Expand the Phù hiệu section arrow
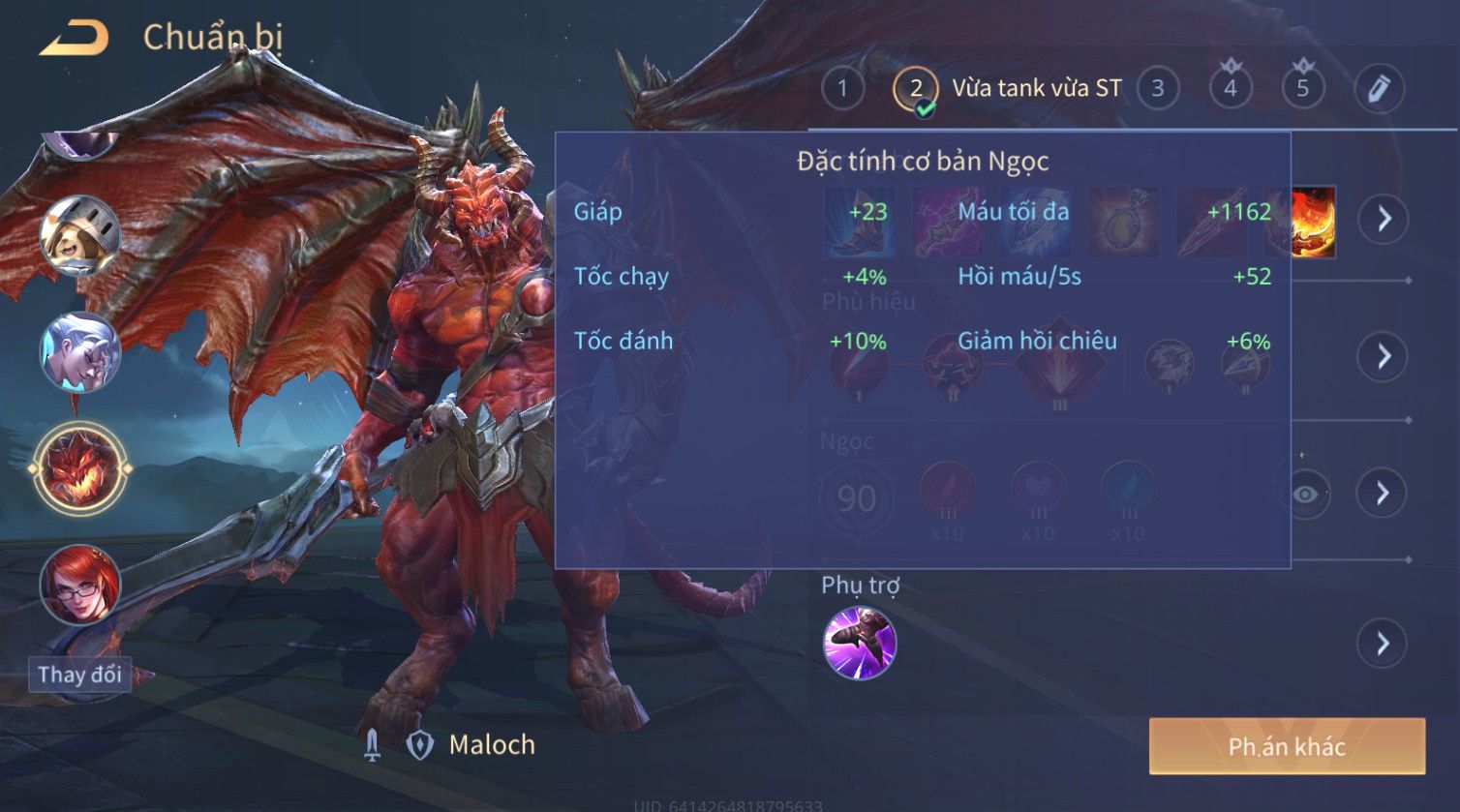The width and height of the screenshot is (1460, 812). [x=1383, y=356]
